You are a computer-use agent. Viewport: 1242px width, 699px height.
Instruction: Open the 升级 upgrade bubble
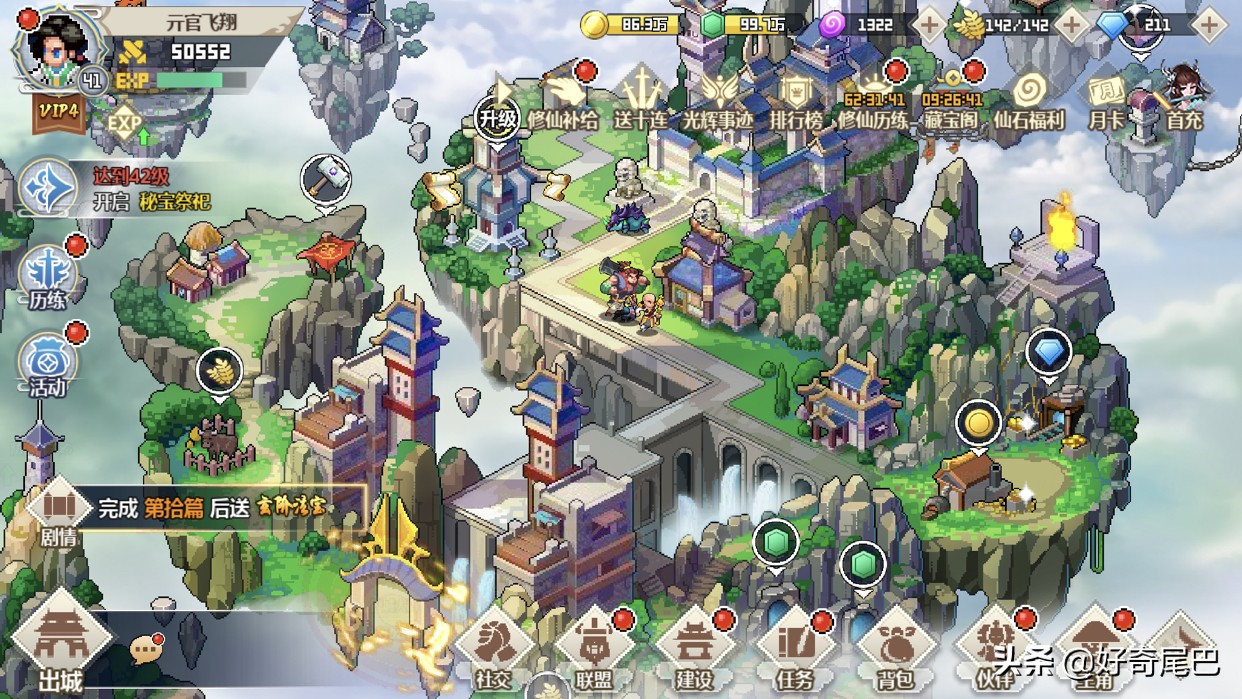[x=498, y=116]
